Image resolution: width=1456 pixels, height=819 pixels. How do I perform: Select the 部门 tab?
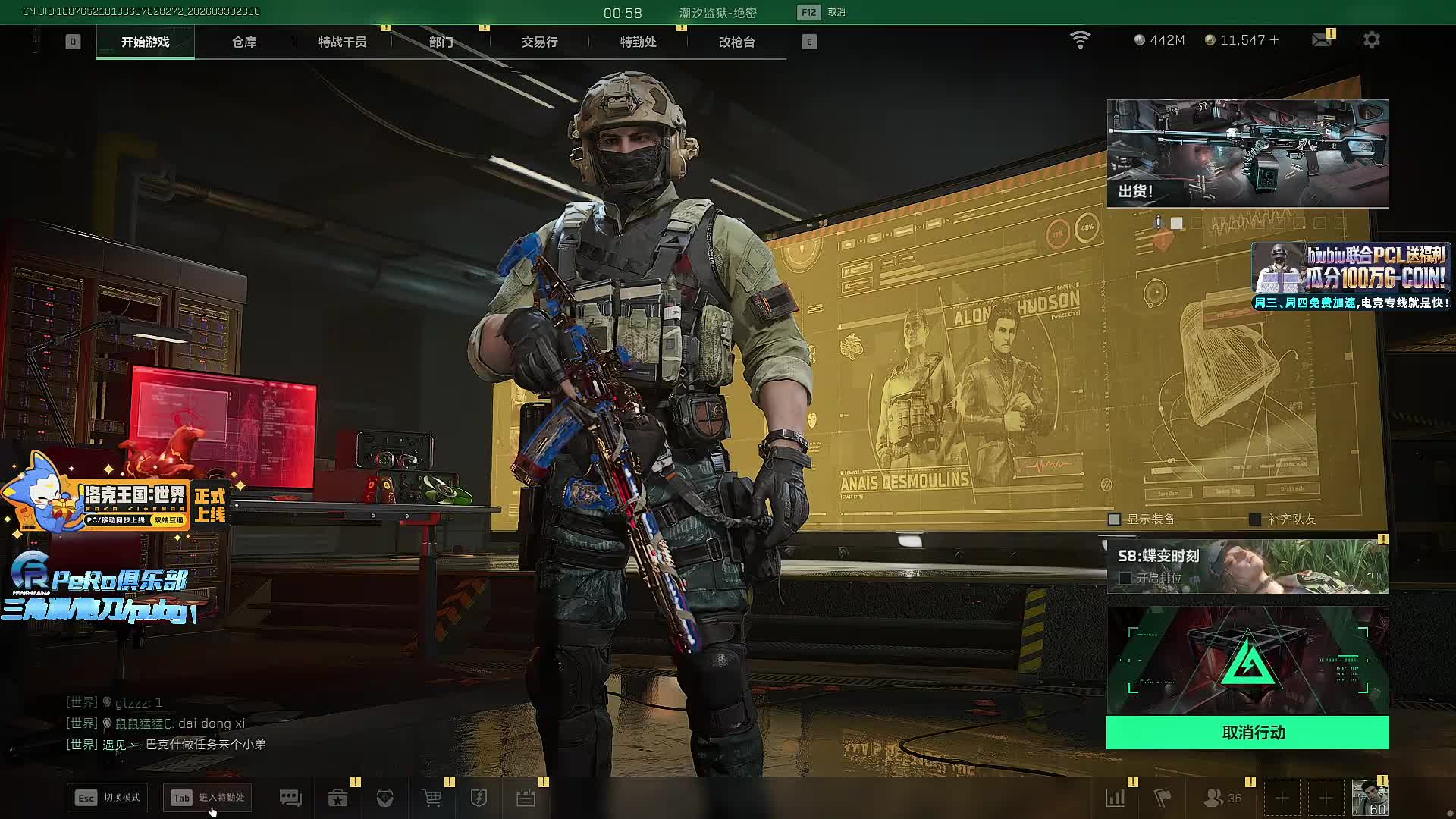441,42
